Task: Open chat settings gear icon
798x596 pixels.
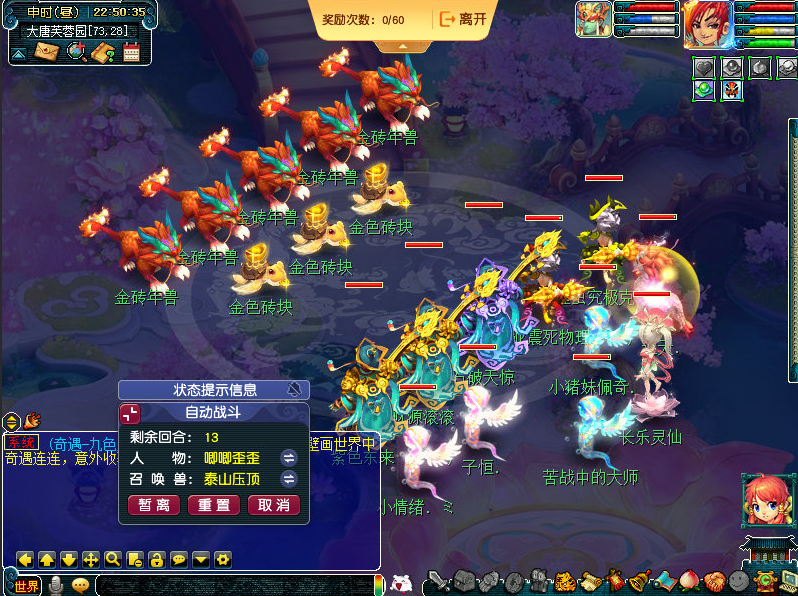Action: click(222, 559)
